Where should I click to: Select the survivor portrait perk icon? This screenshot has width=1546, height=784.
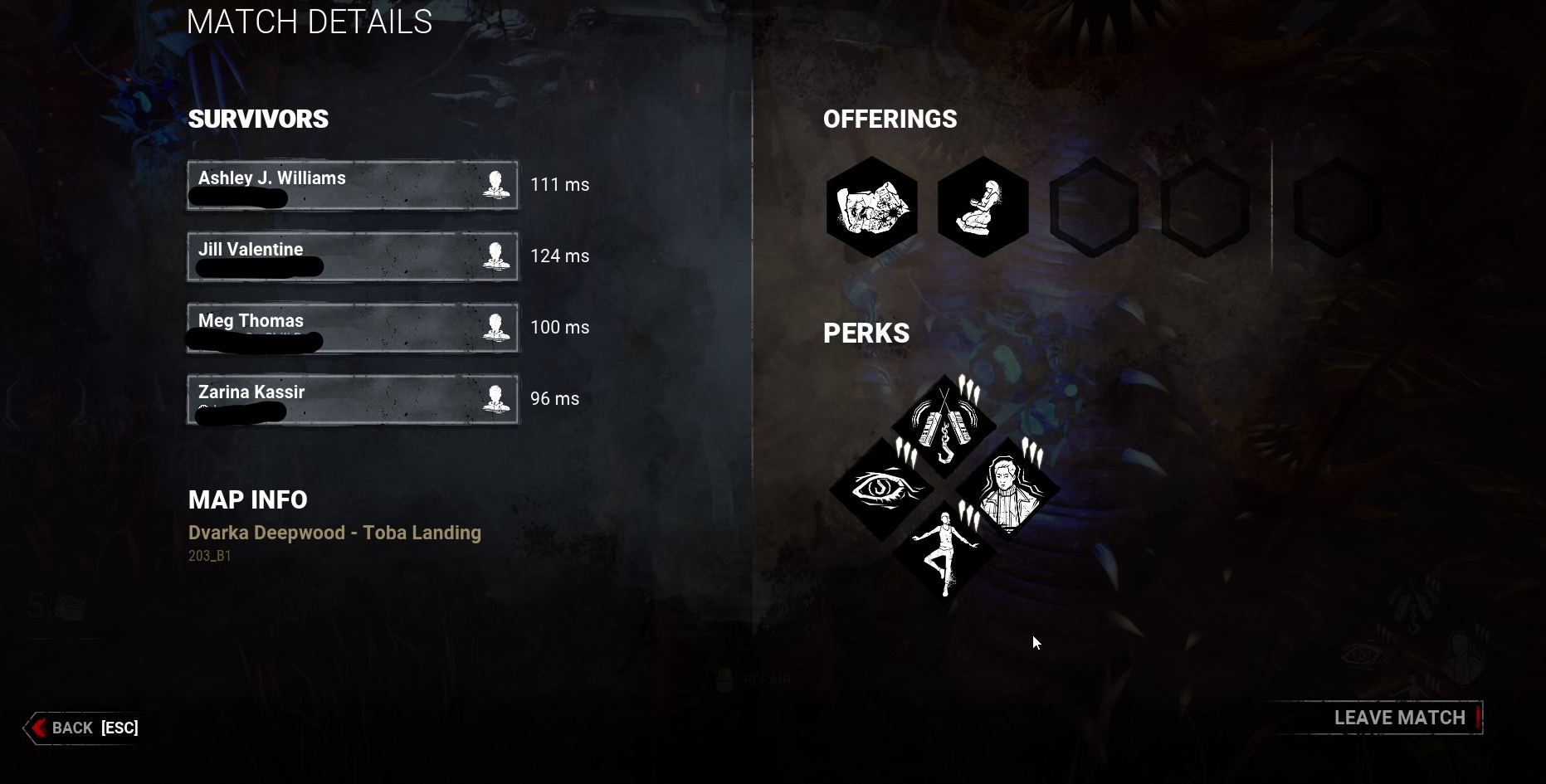click(x=1007, y=489)
